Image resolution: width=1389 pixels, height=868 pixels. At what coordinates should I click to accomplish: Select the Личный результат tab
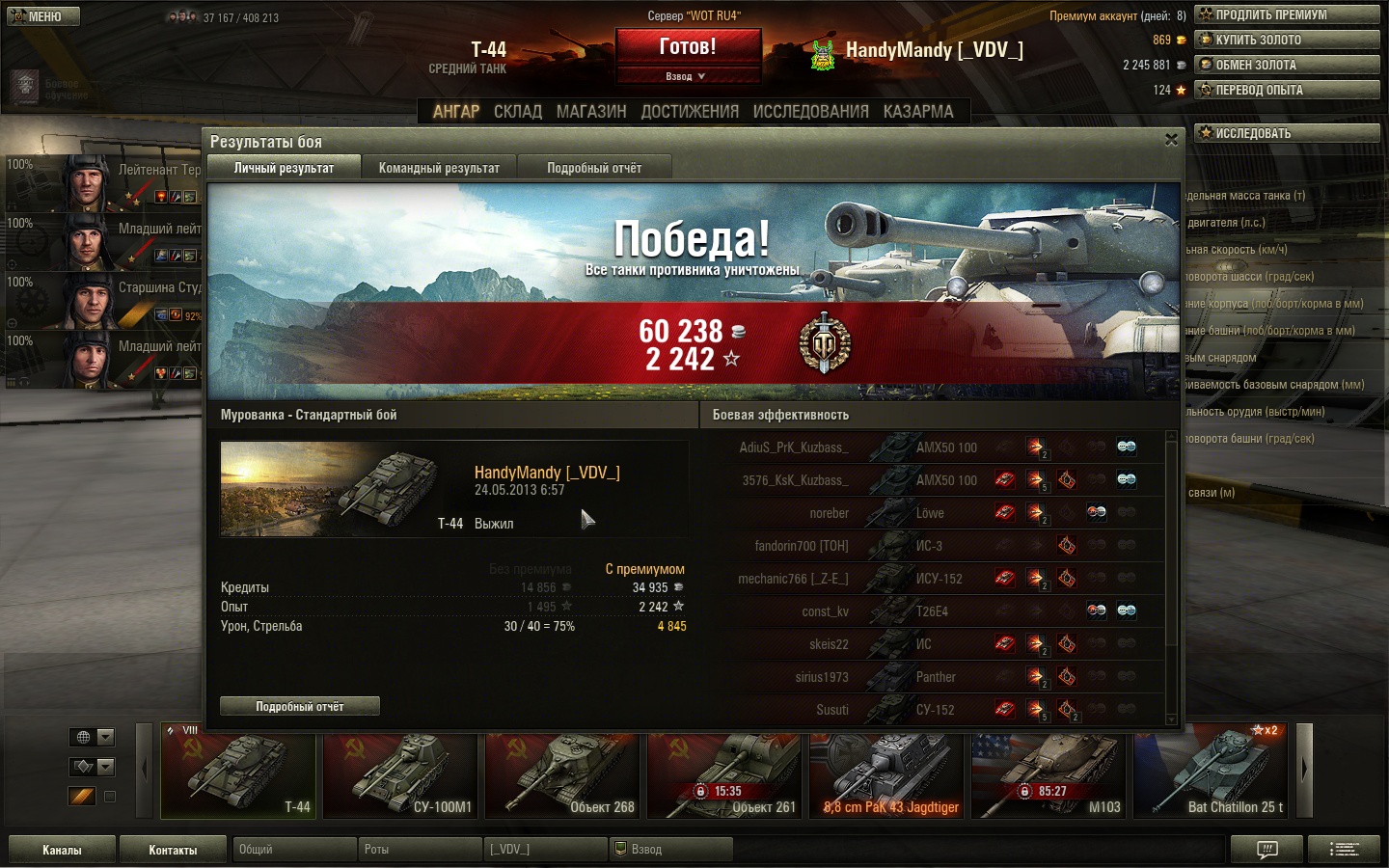pos(284,168)
